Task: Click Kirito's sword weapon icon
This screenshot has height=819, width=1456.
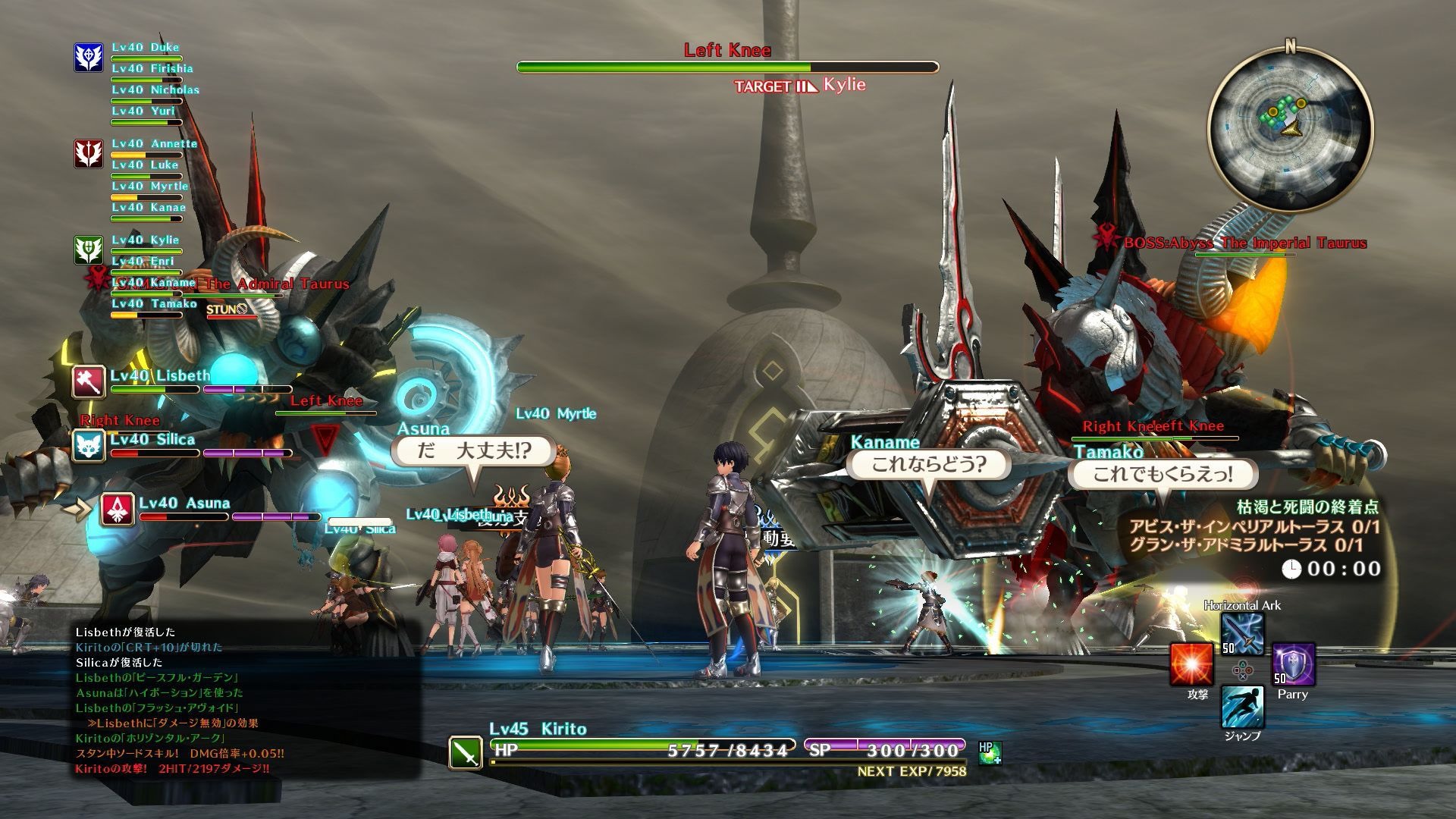Action: pos(465,752)
